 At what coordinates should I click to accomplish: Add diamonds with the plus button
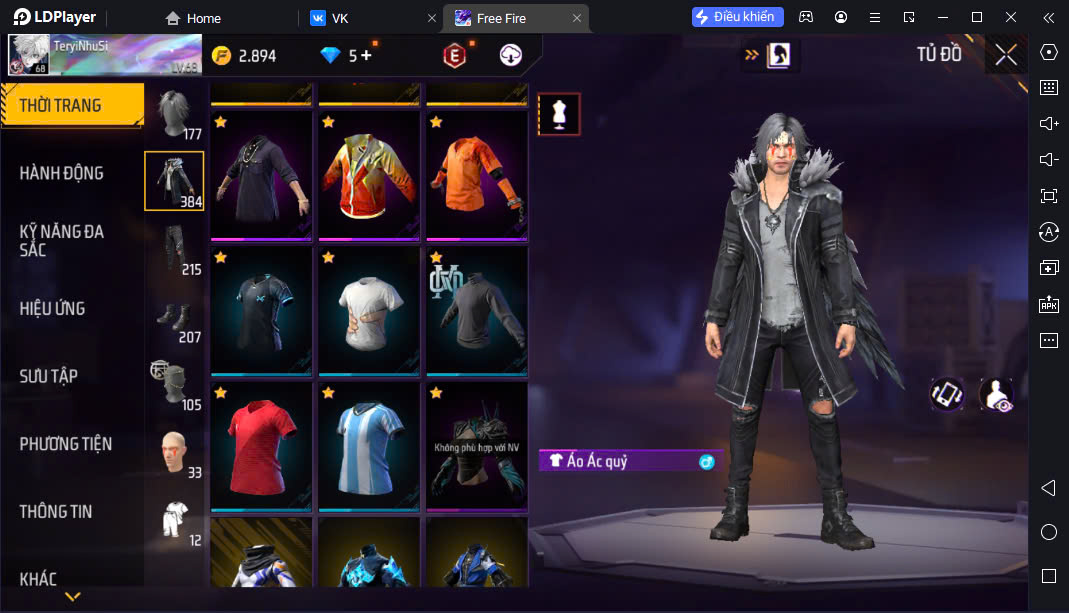tap(366, 56)
